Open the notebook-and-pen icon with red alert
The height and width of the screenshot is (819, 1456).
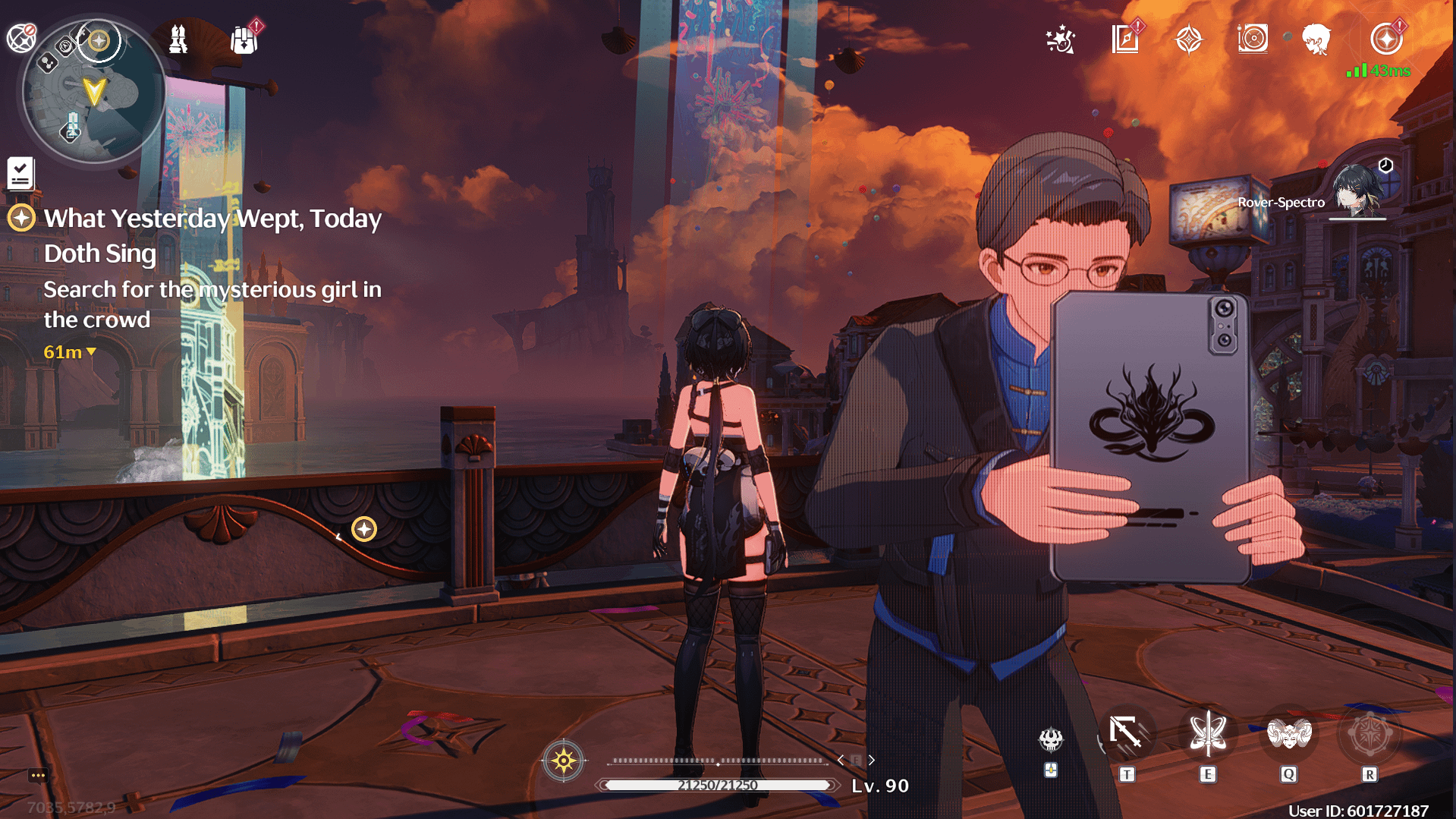pyautogui.click(x=1125, y=39)
